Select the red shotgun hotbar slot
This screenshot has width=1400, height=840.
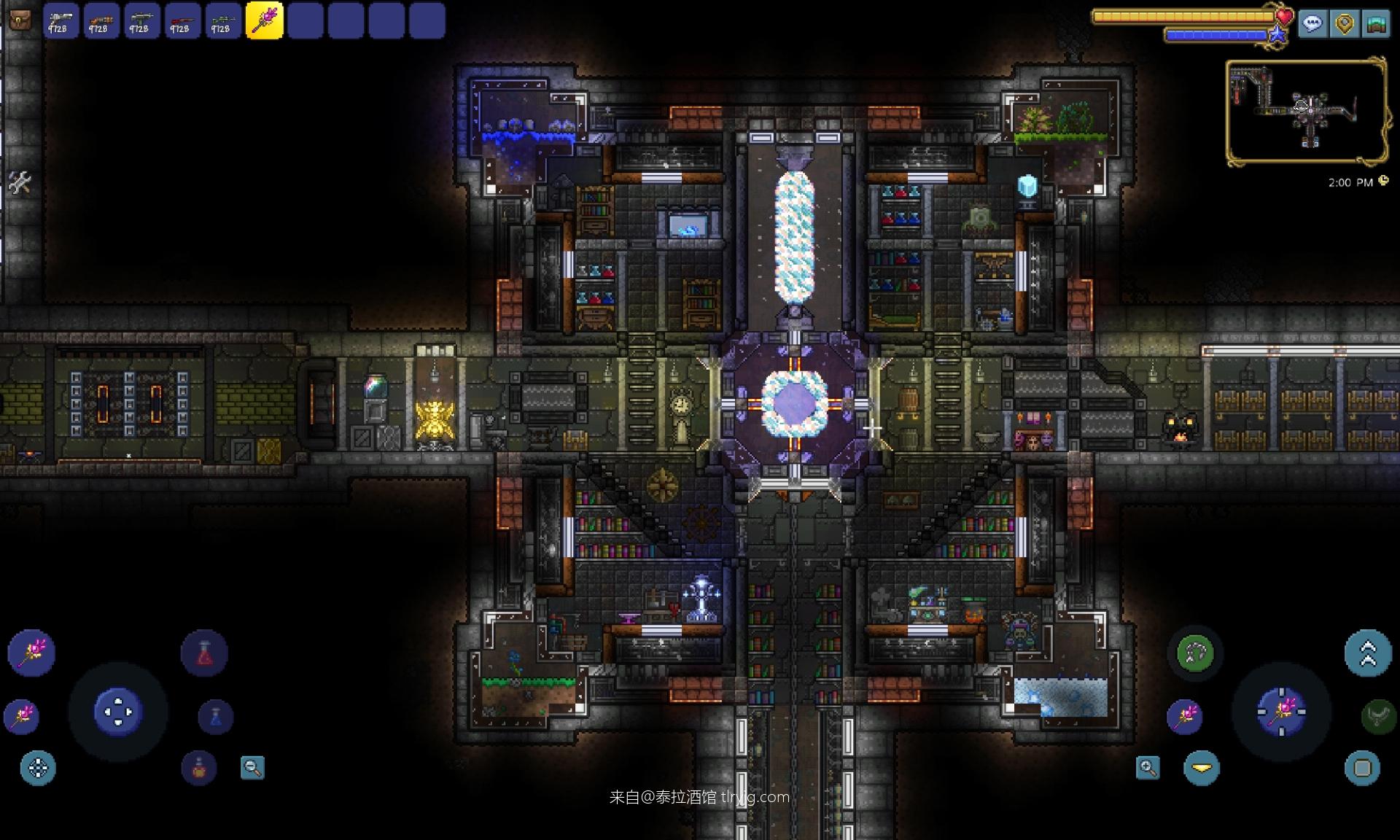coord(182,20)
